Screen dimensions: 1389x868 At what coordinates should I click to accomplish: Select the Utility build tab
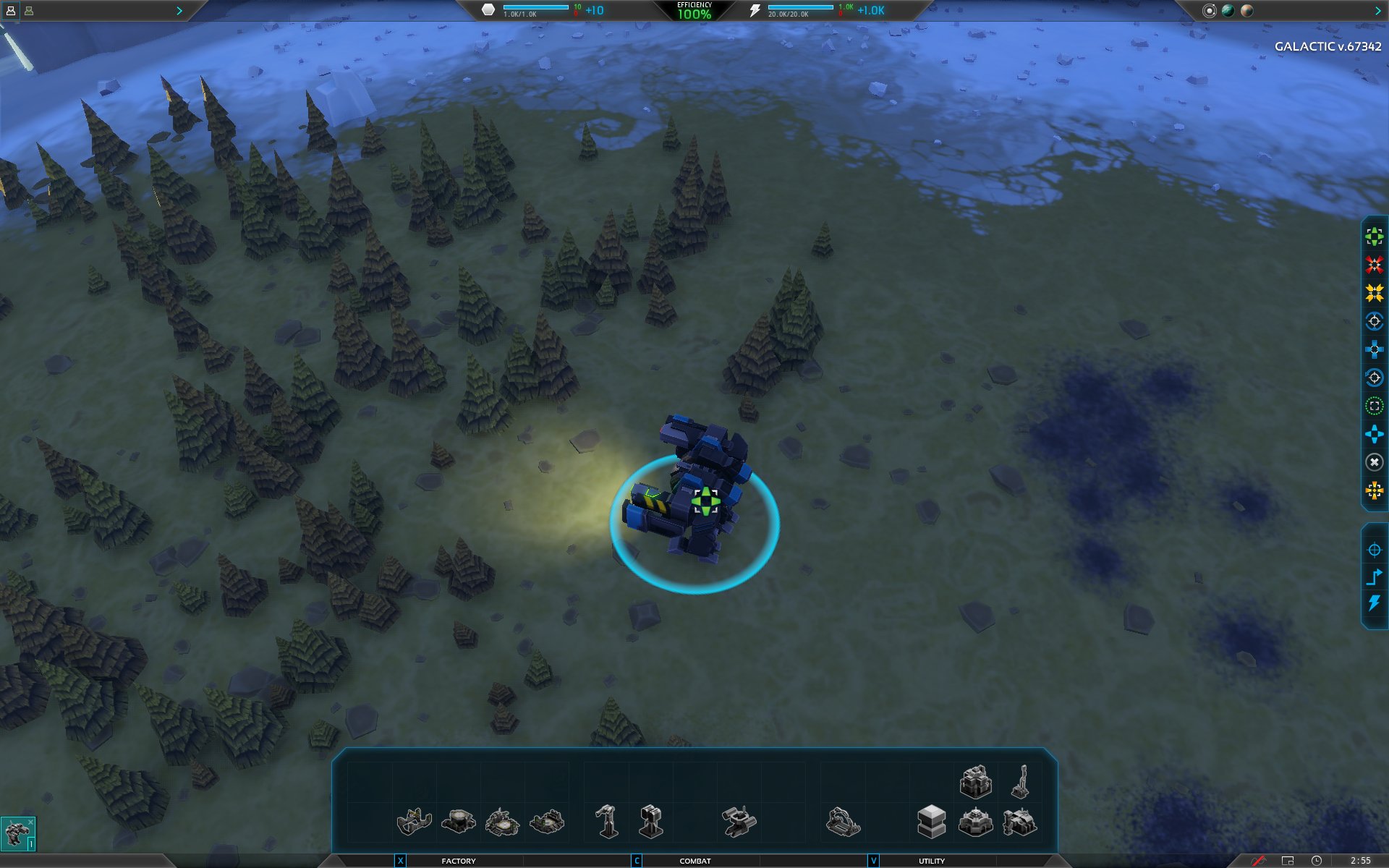click(931, 861)
